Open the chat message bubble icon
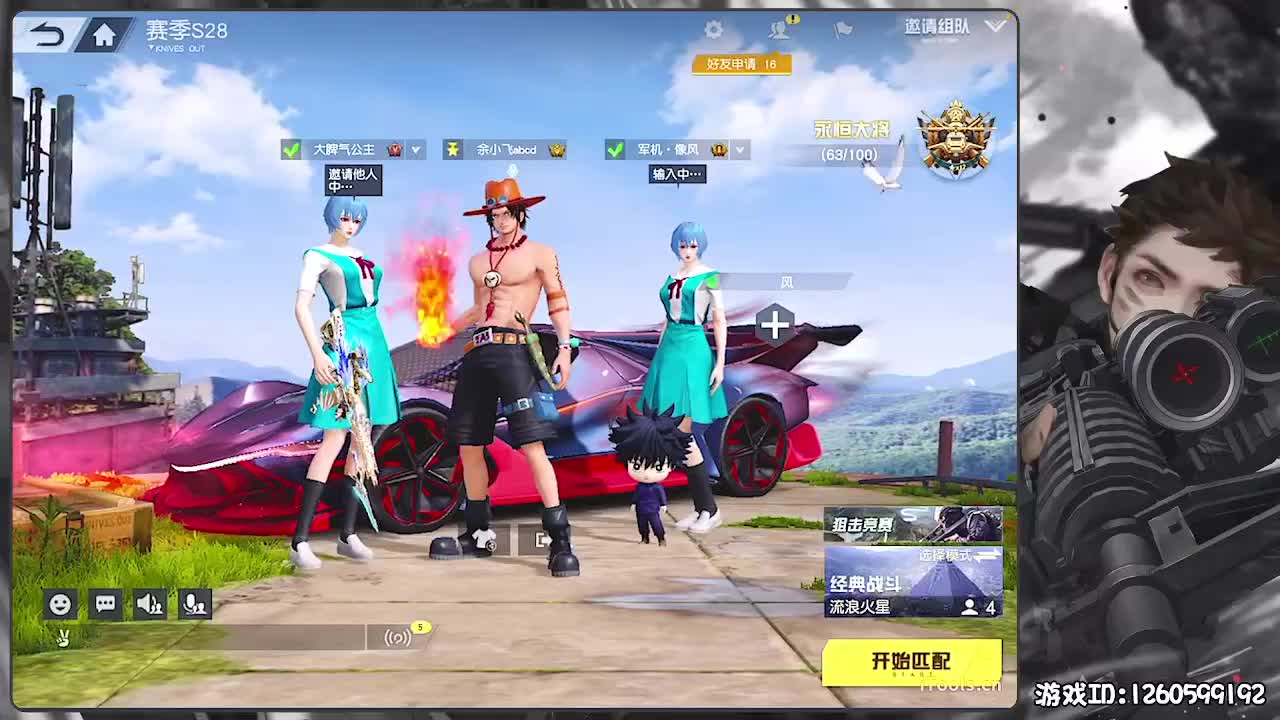Viewport: 1280px width, 720px height. [x=104, y=604]
